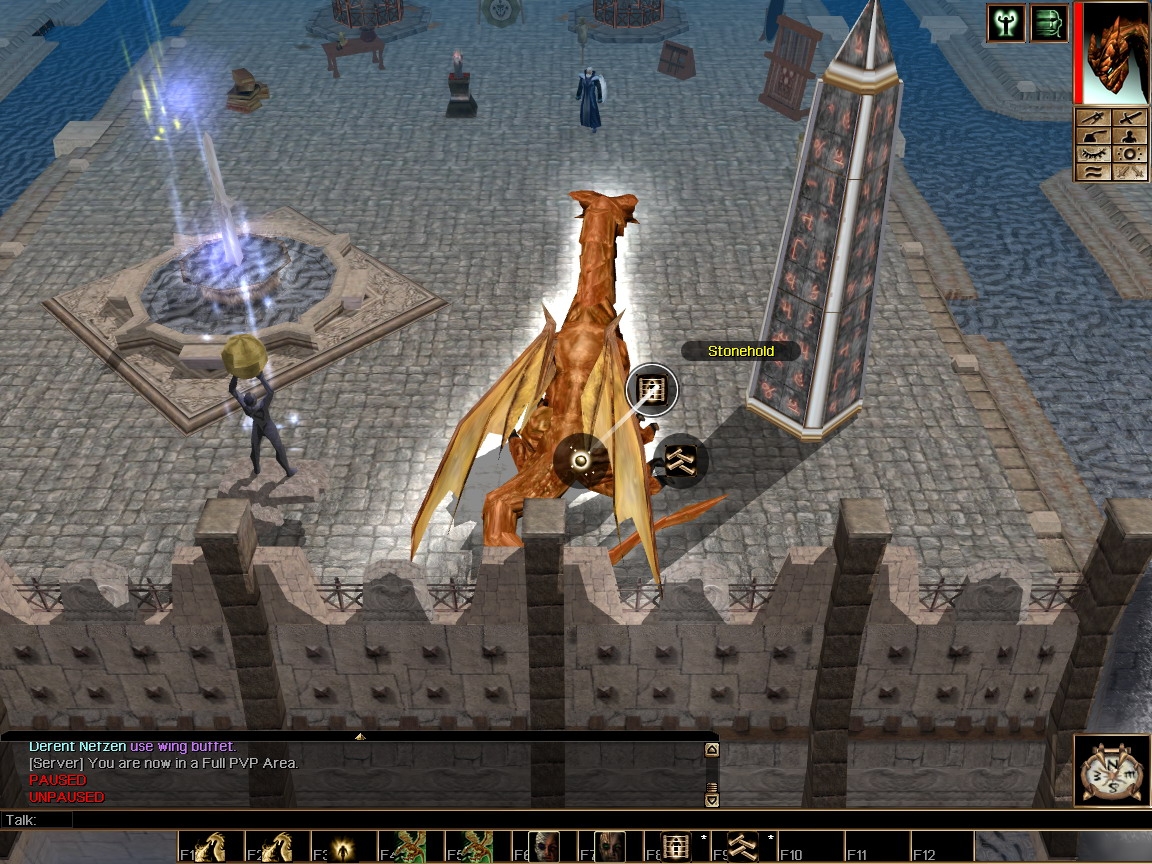This screenshot has height=864, width=1152.
Task: Cast Stonehold from the radial menu
Action: 652,389
